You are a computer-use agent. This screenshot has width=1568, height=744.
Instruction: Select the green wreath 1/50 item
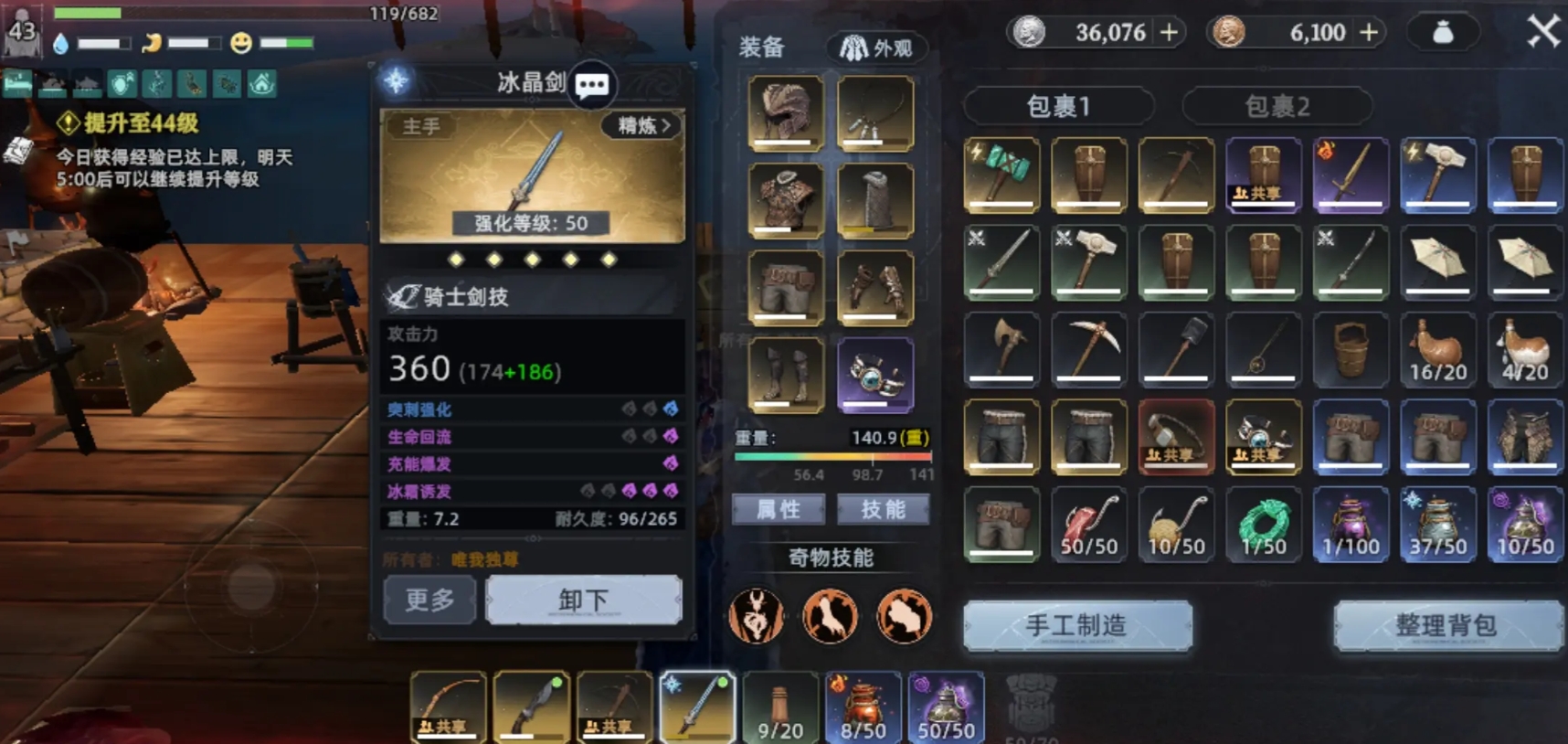[1263, 525]
